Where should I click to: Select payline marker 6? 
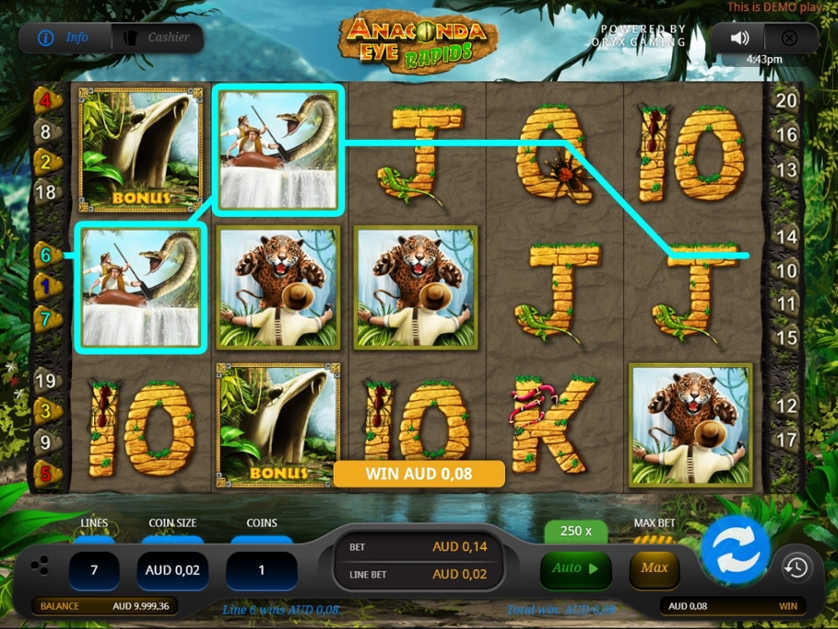pyautogui.click(x=45, y=255)
